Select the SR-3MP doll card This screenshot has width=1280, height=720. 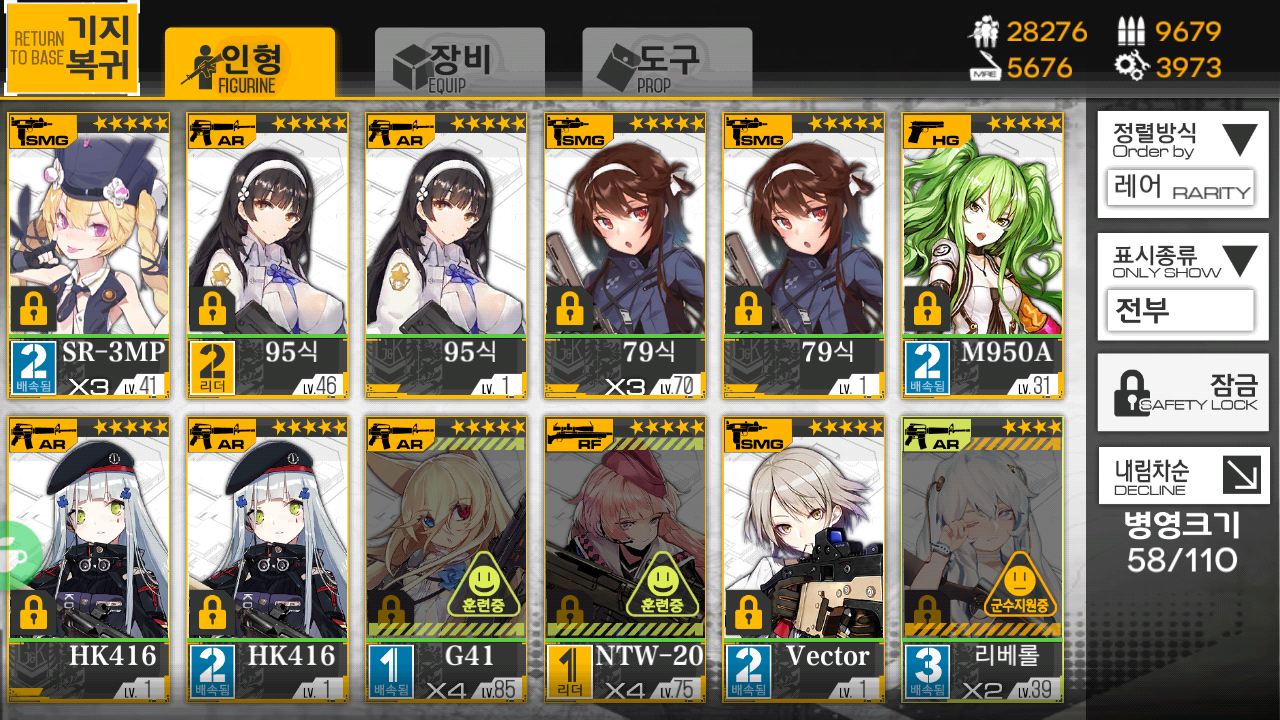click(89, 255)
